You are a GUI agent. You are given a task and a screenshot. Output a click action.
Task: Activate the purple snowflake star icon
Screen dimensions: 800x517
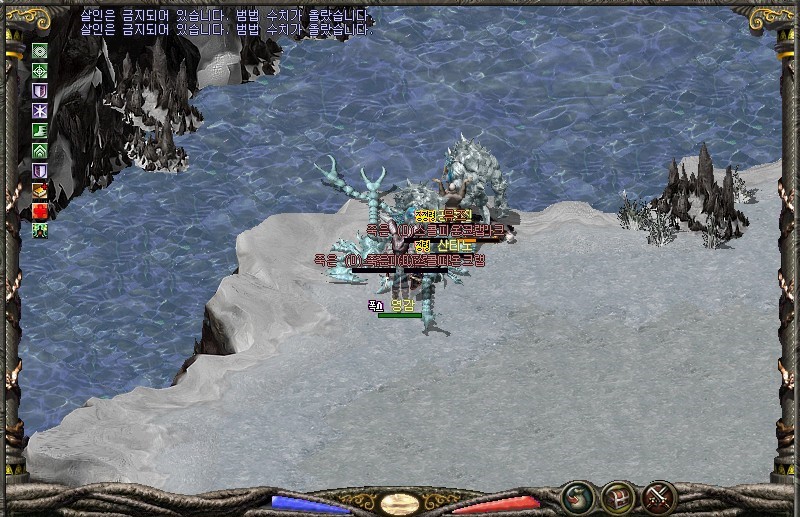[x=40, y=110]
